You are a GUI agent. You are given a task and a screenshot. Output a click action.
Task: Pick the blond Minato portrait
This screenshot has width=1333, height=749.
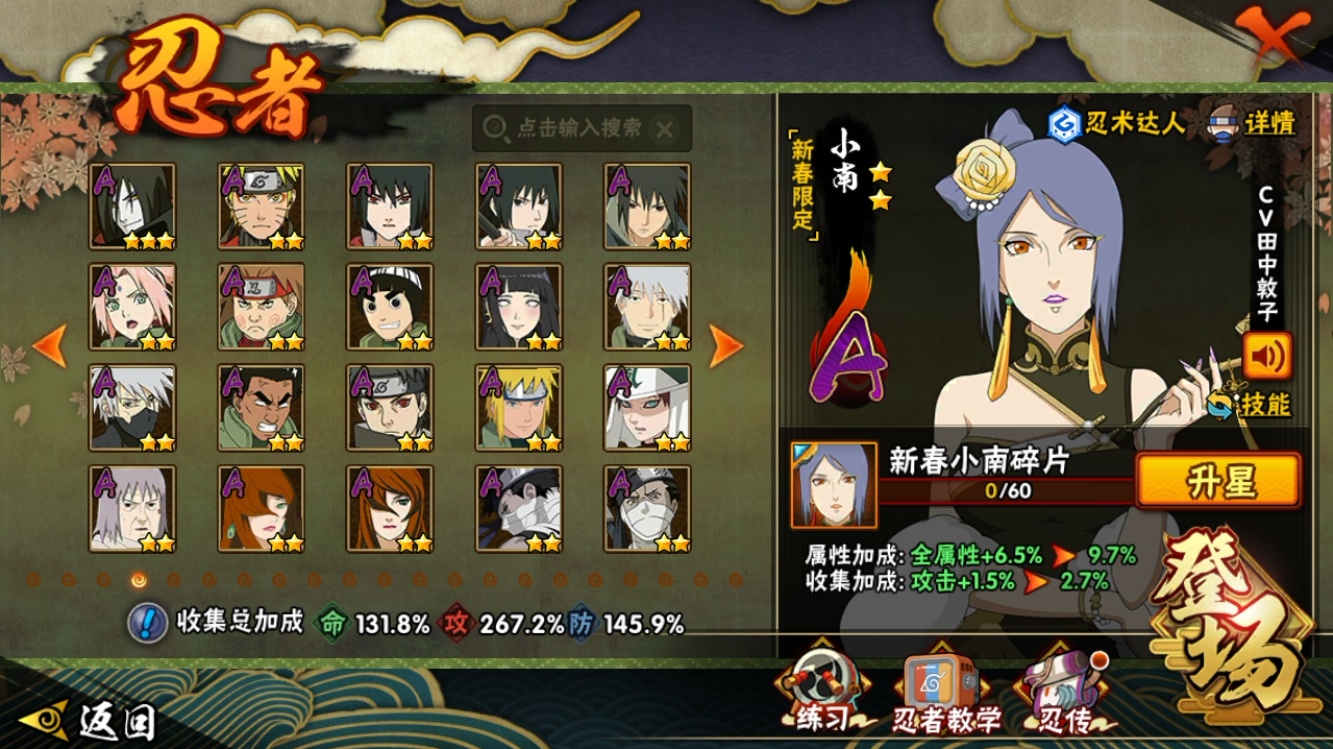518,408
